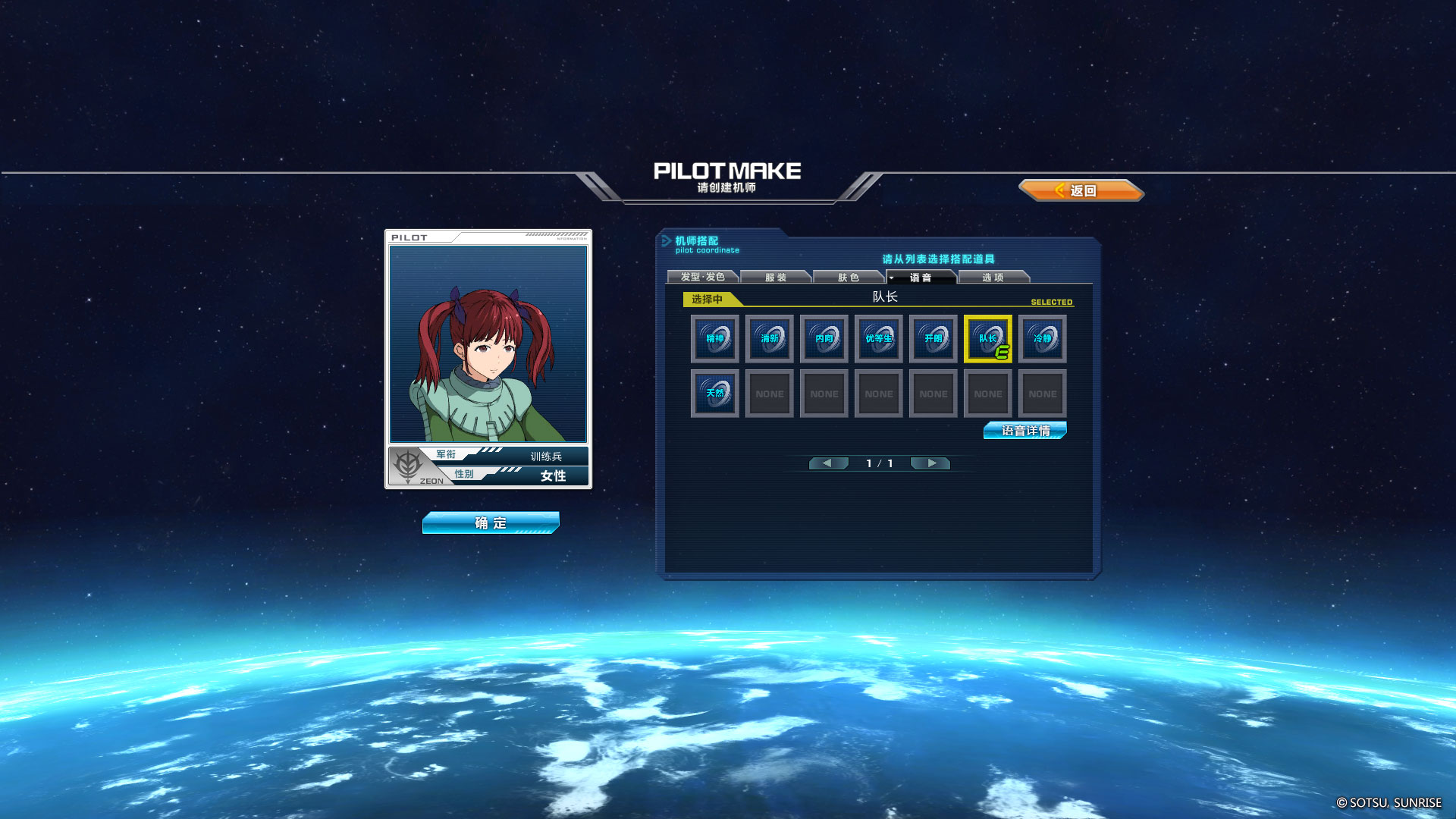Choose the 优等生 voice tile
Viewport: 1456px width, 819px height.
(x=879, y=339)
